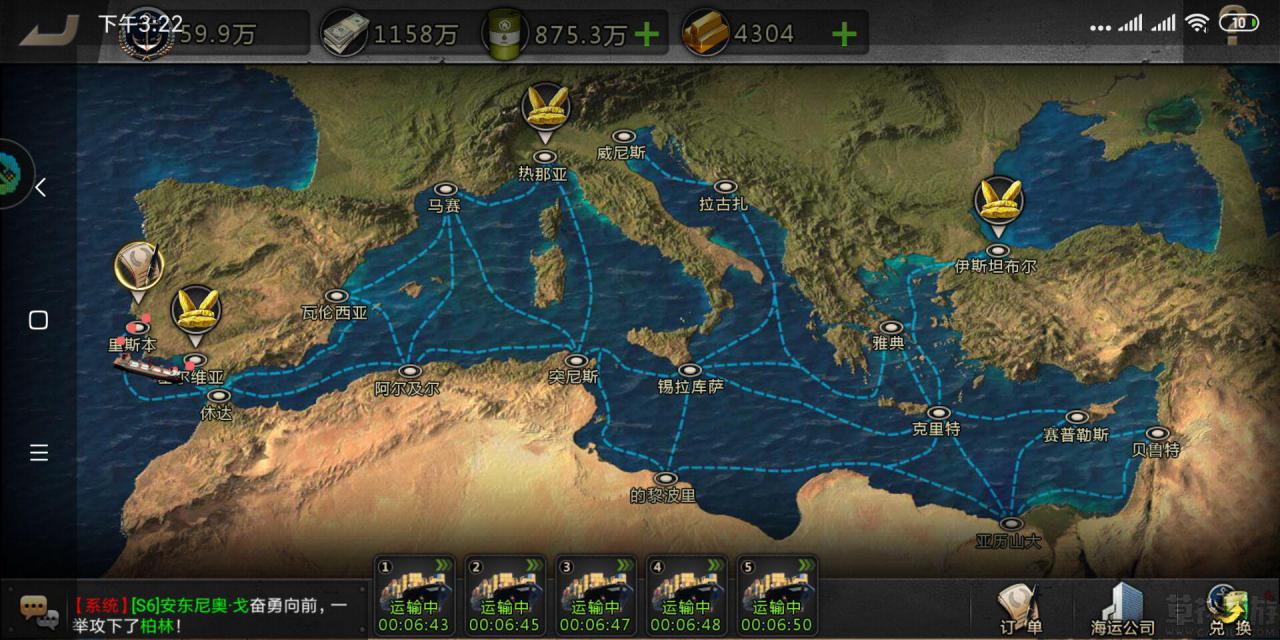Viewport: 1280px width, 640px height.
Task: Tap the order scroll marker above 里斯本
Action: coord(138,268)
